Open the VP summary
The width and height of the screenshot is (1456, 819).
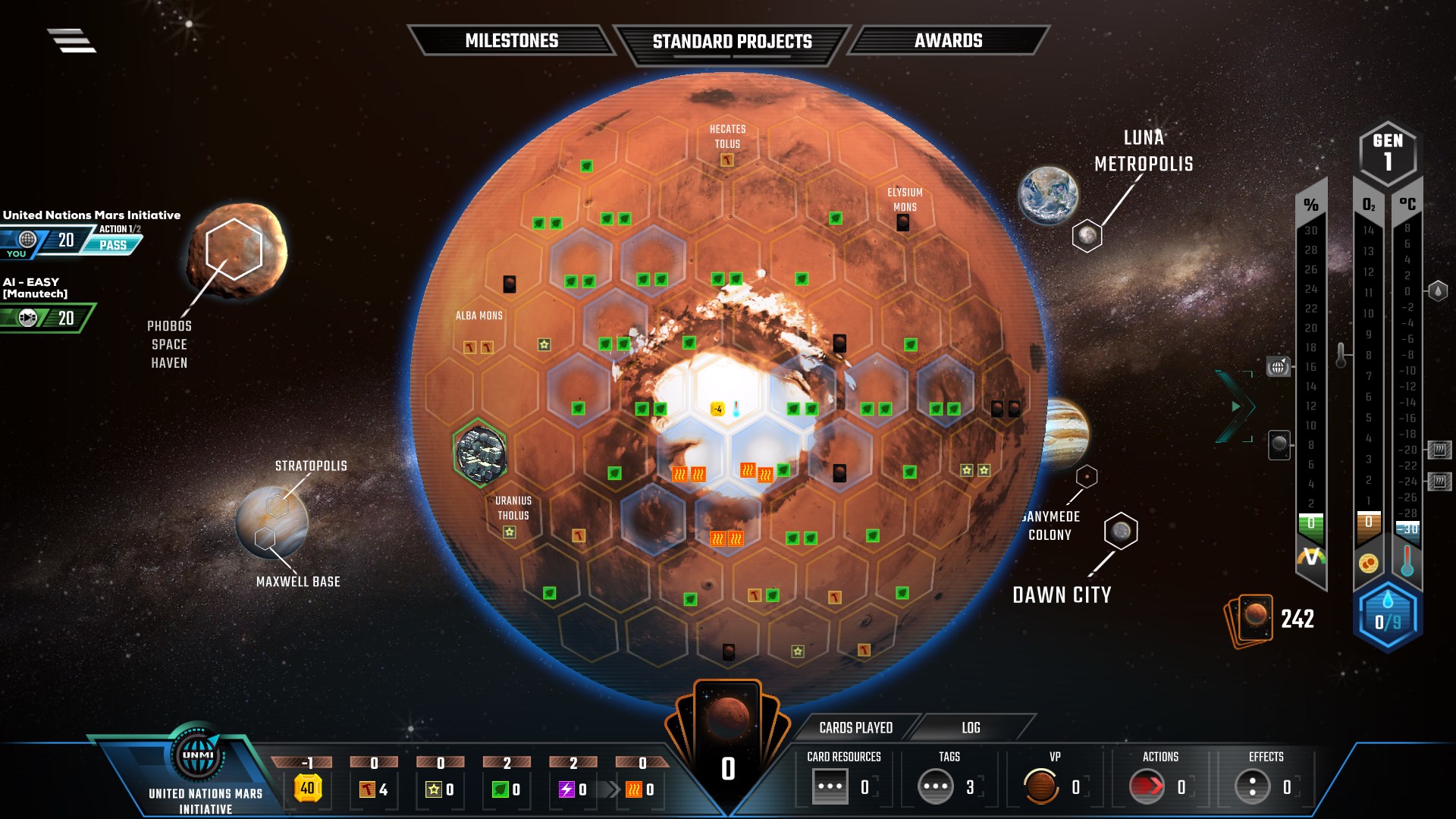(1054, 786)
